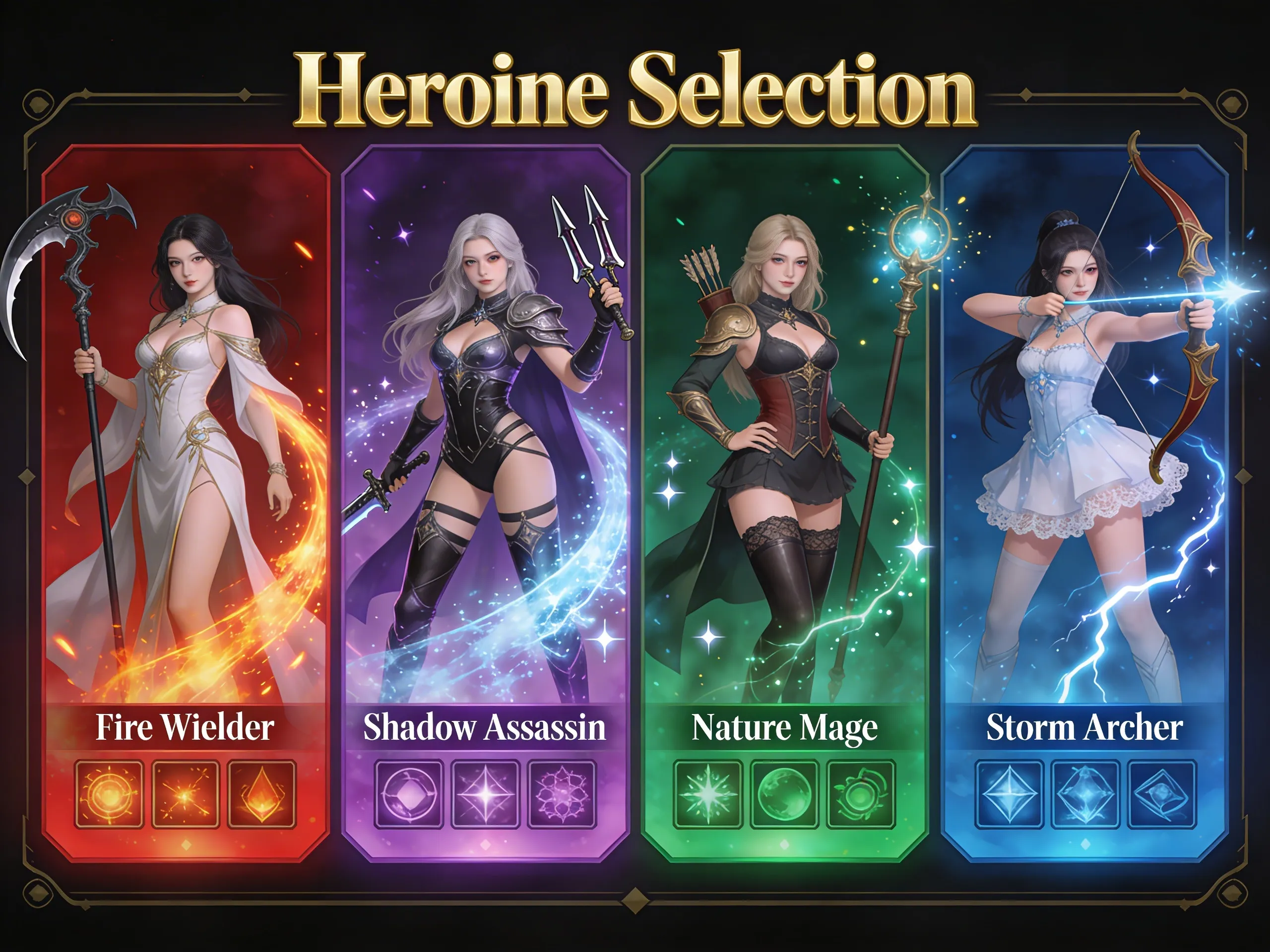This screenshot has height=952, width=1270.
Task: Select the Fire Wielder heroine card
Action: pyautogui.click(x=186, y=436)
